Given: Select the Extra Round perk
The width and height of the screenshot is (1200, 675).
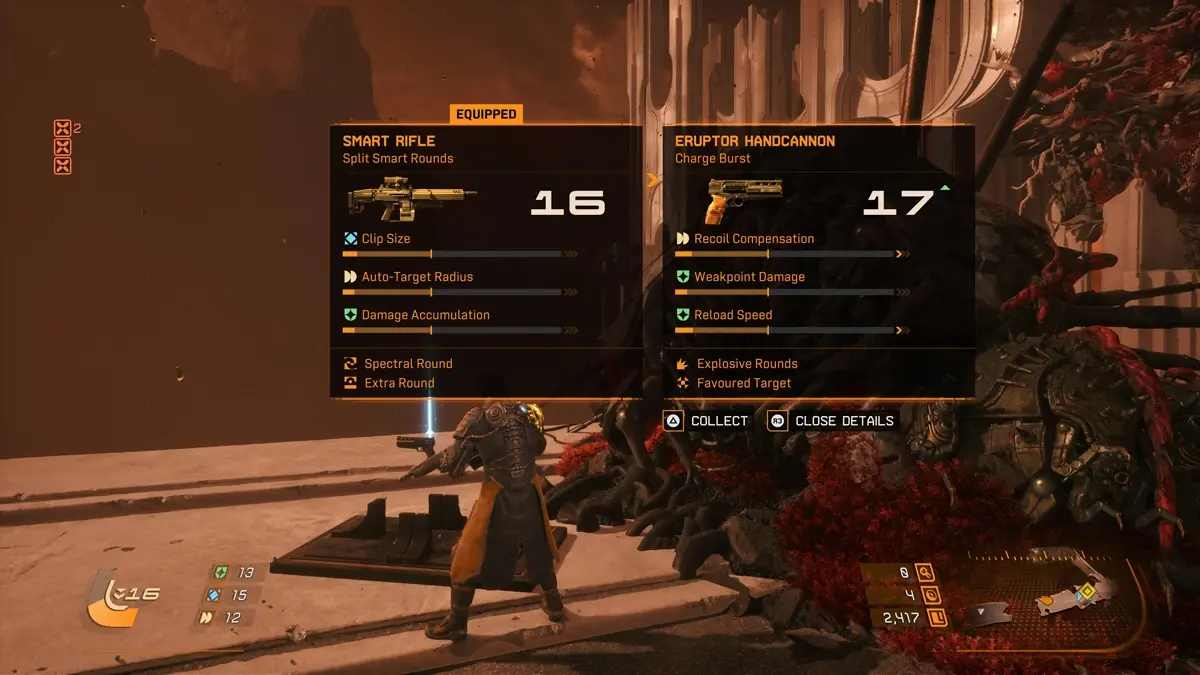Looking at the screenshot, I should [x=398, y=383].
